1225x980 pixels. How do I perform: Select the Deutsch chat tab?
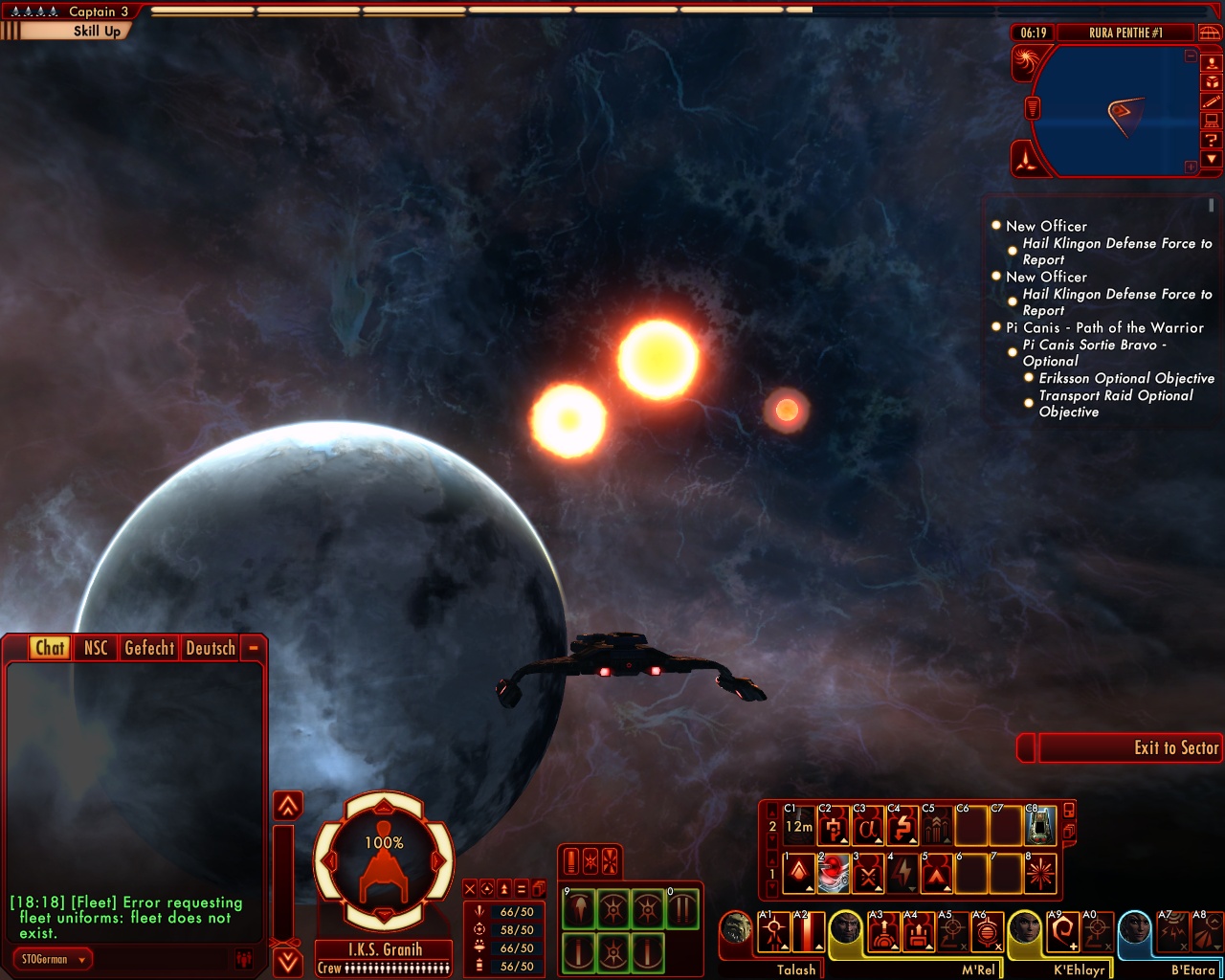(x=211, y=648)
